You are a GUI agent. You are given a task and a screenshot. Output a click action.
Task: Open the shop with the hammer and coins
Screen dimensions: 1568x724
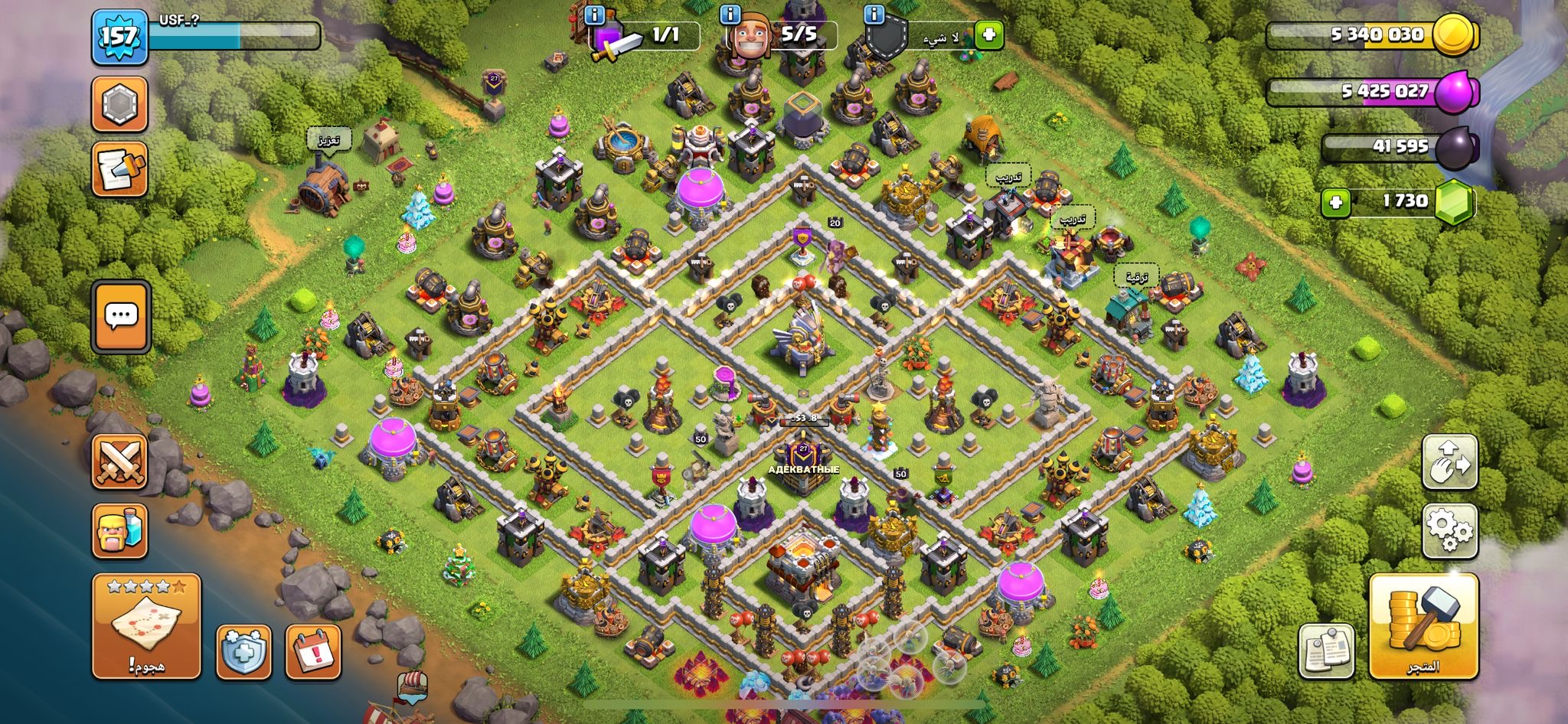pos(1423,626)
